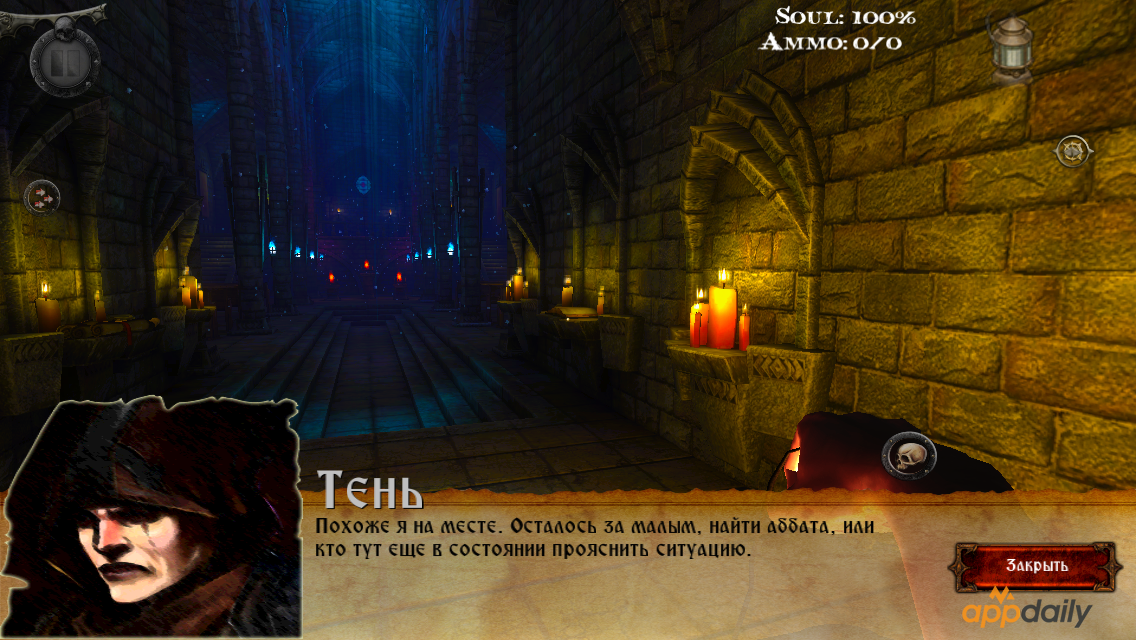Tap the three red arrows icon
This screenshot has height=640, width=1136.
click(x=41, y=196)
